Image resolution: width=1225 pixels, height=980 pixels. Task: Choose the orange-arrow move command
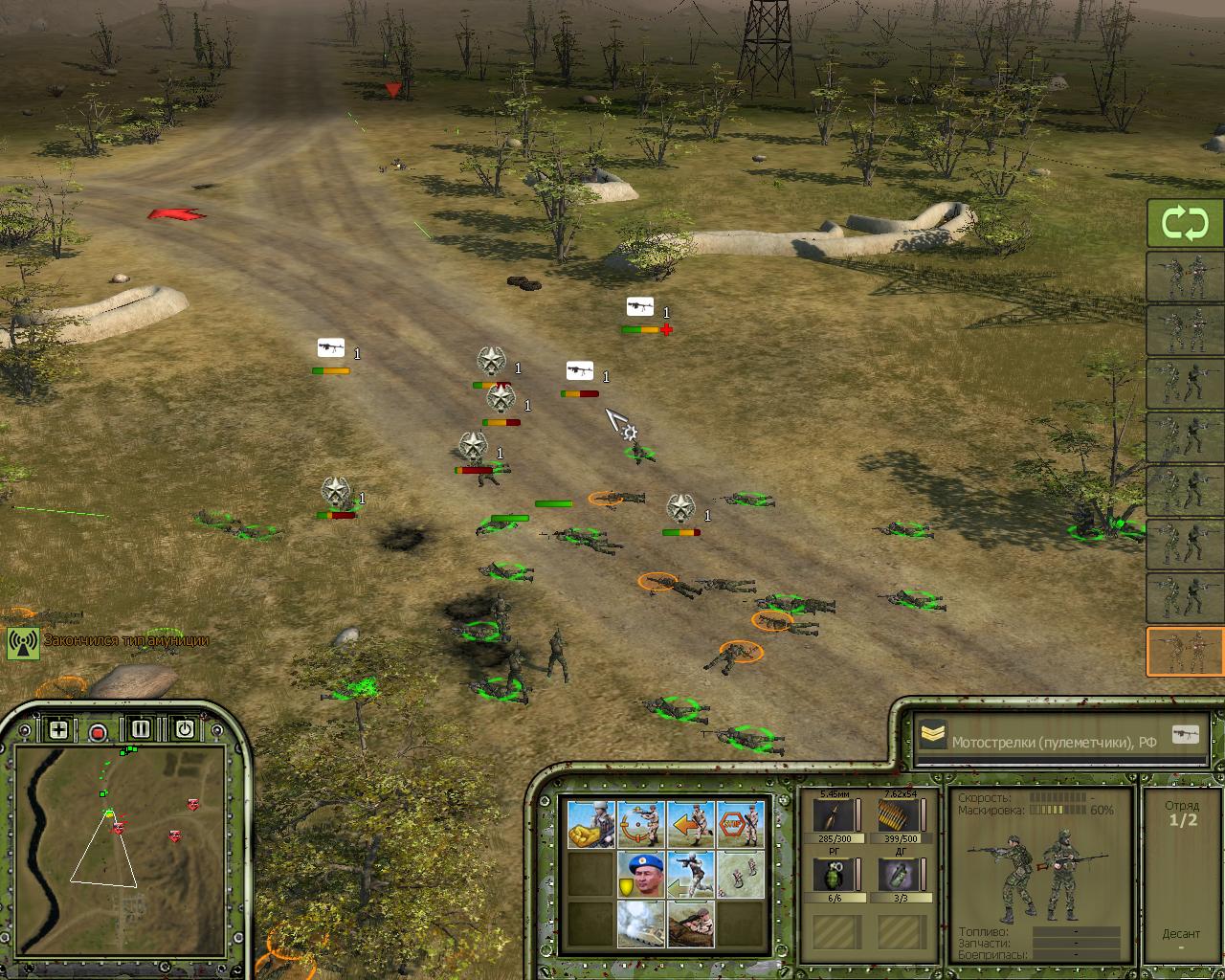point(691,824)
